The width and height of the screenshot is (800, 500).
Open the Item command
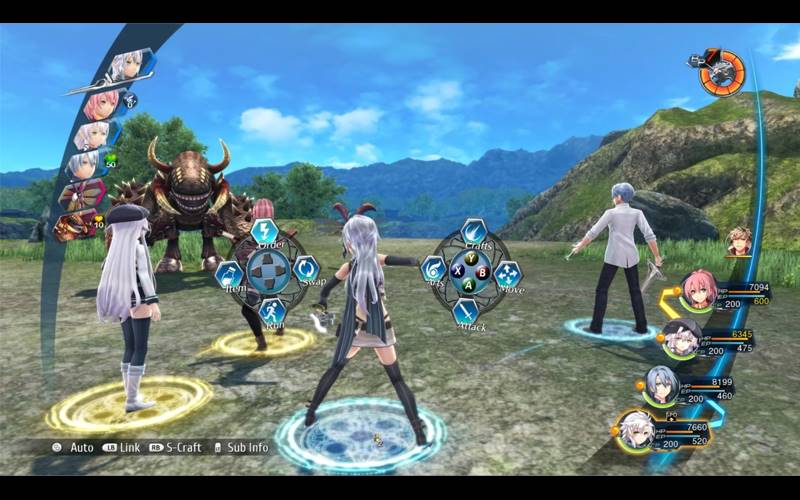point(229,273)
